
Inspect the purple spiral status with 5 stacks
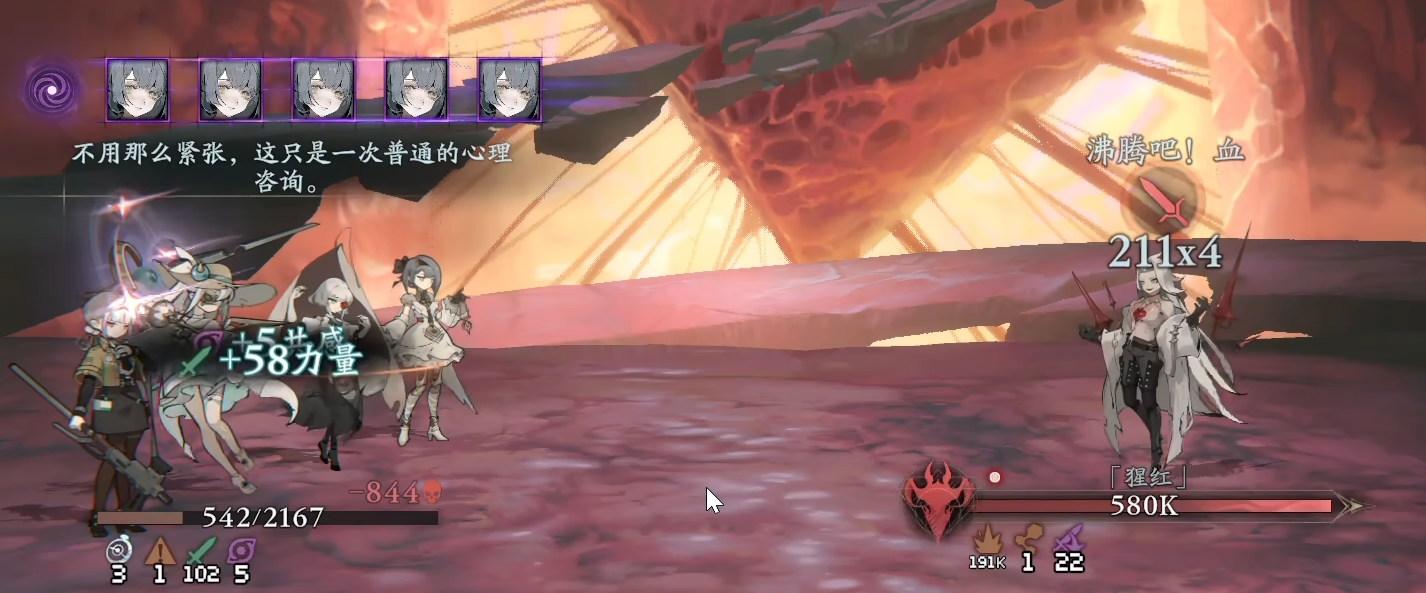click(241, 550)
